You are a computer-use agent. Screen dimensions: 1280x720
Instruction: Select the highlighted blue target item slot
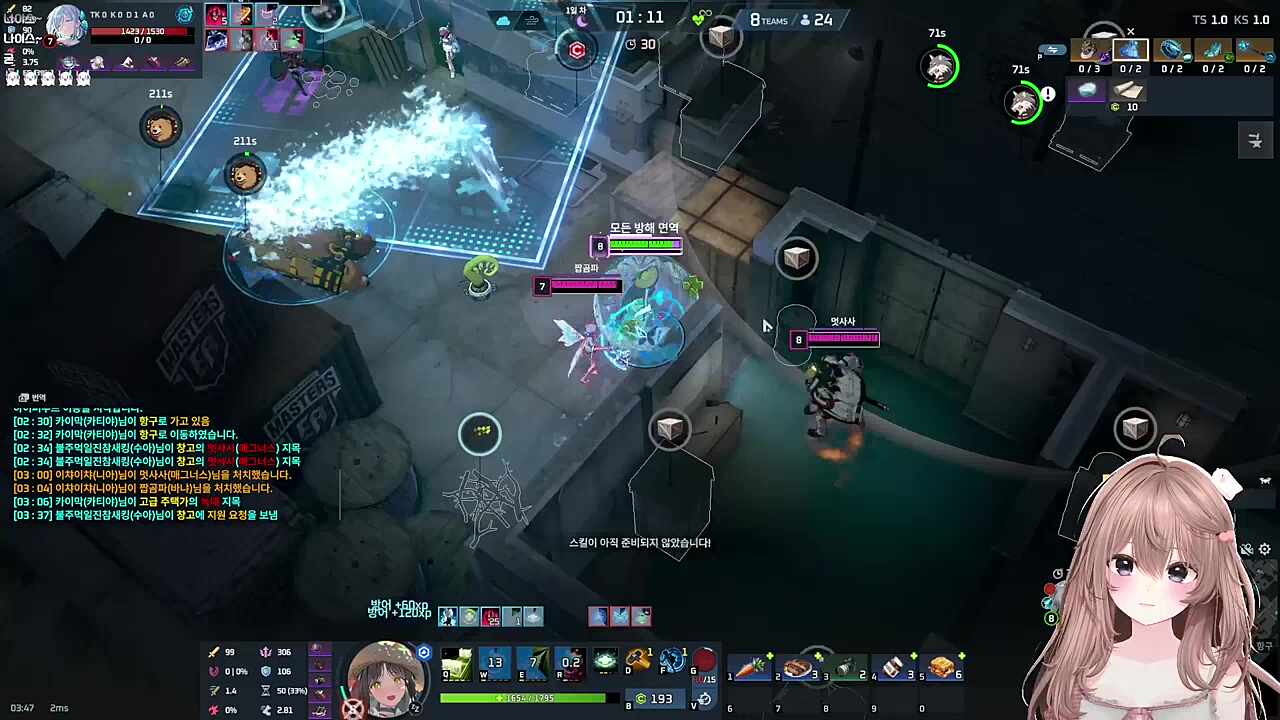(1131, 50)
